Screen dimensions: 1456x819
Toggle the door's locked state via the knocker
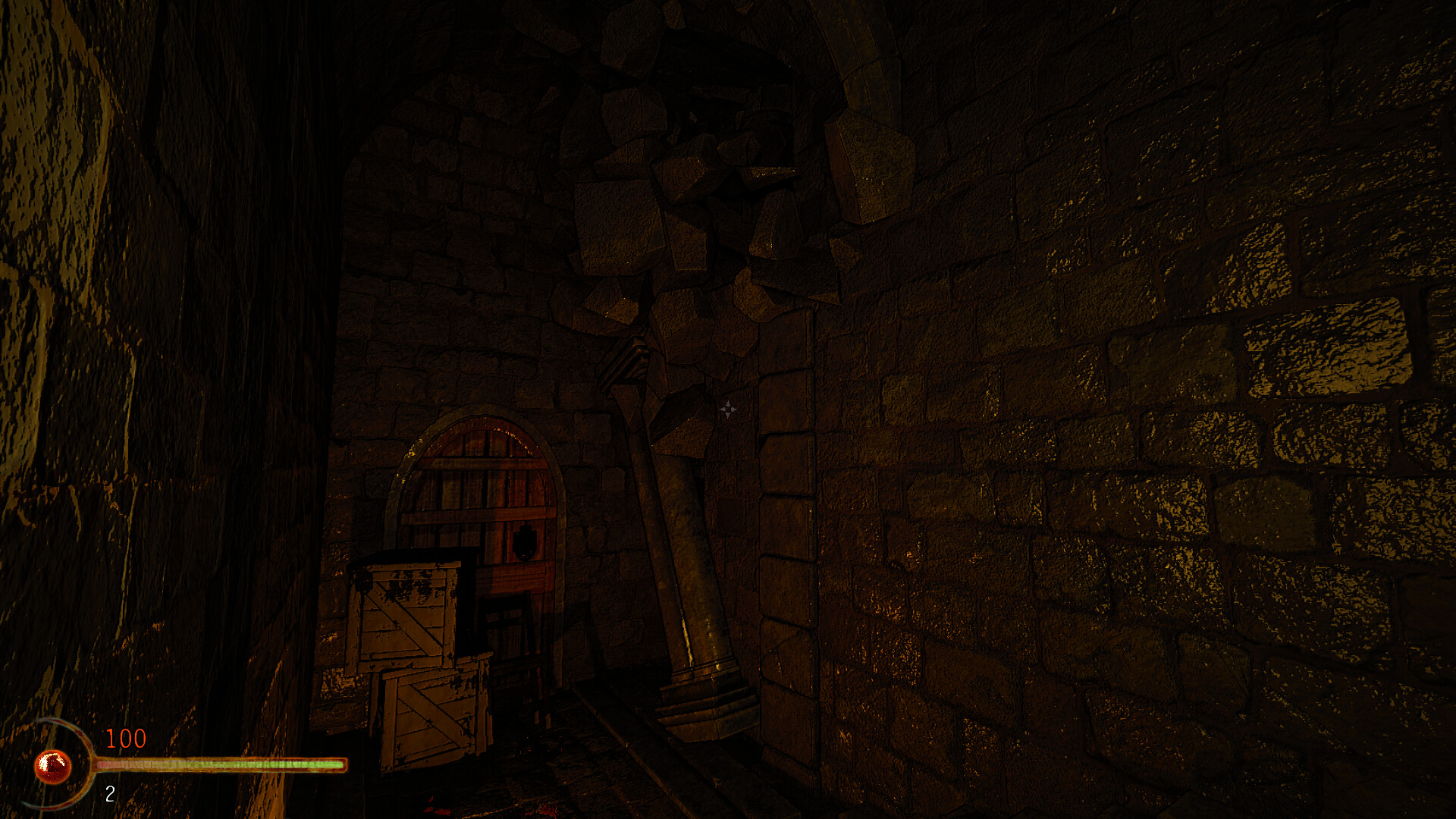(523, 541)
